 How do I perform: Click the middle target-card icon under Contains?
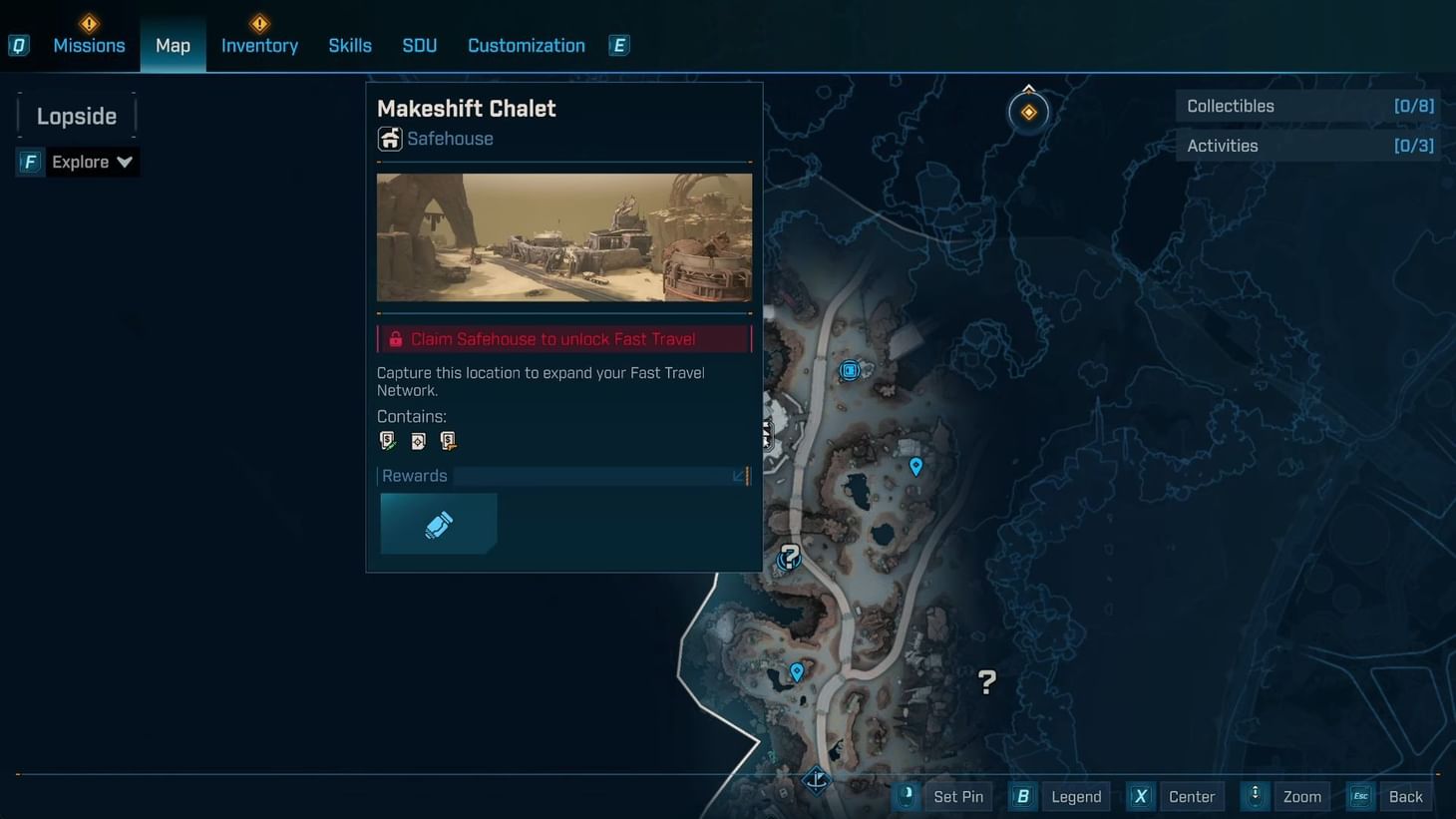pyautogui.click(x=417, y=440)
